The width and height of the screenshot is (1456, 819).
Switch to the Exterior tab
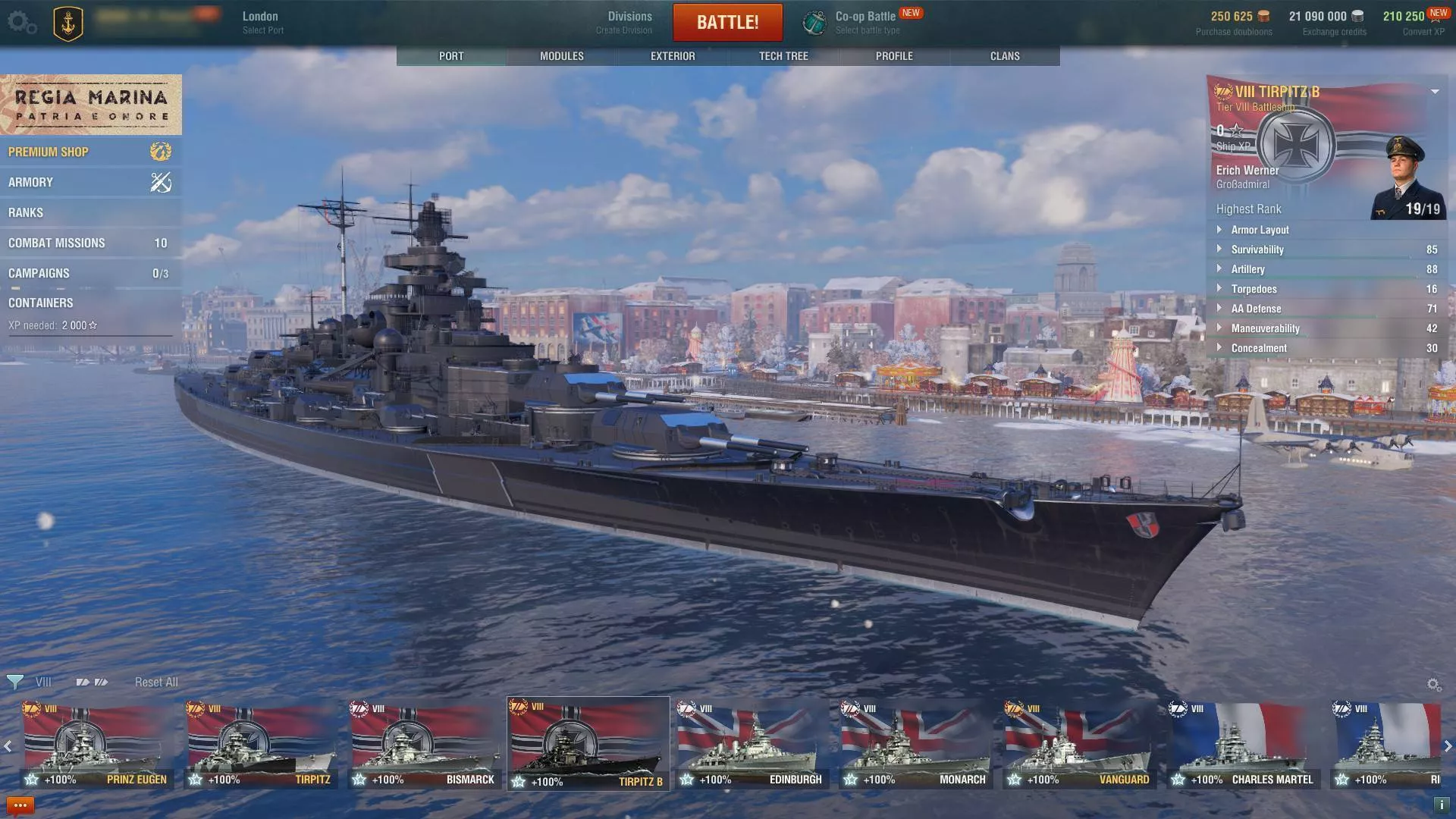(673, 56)
